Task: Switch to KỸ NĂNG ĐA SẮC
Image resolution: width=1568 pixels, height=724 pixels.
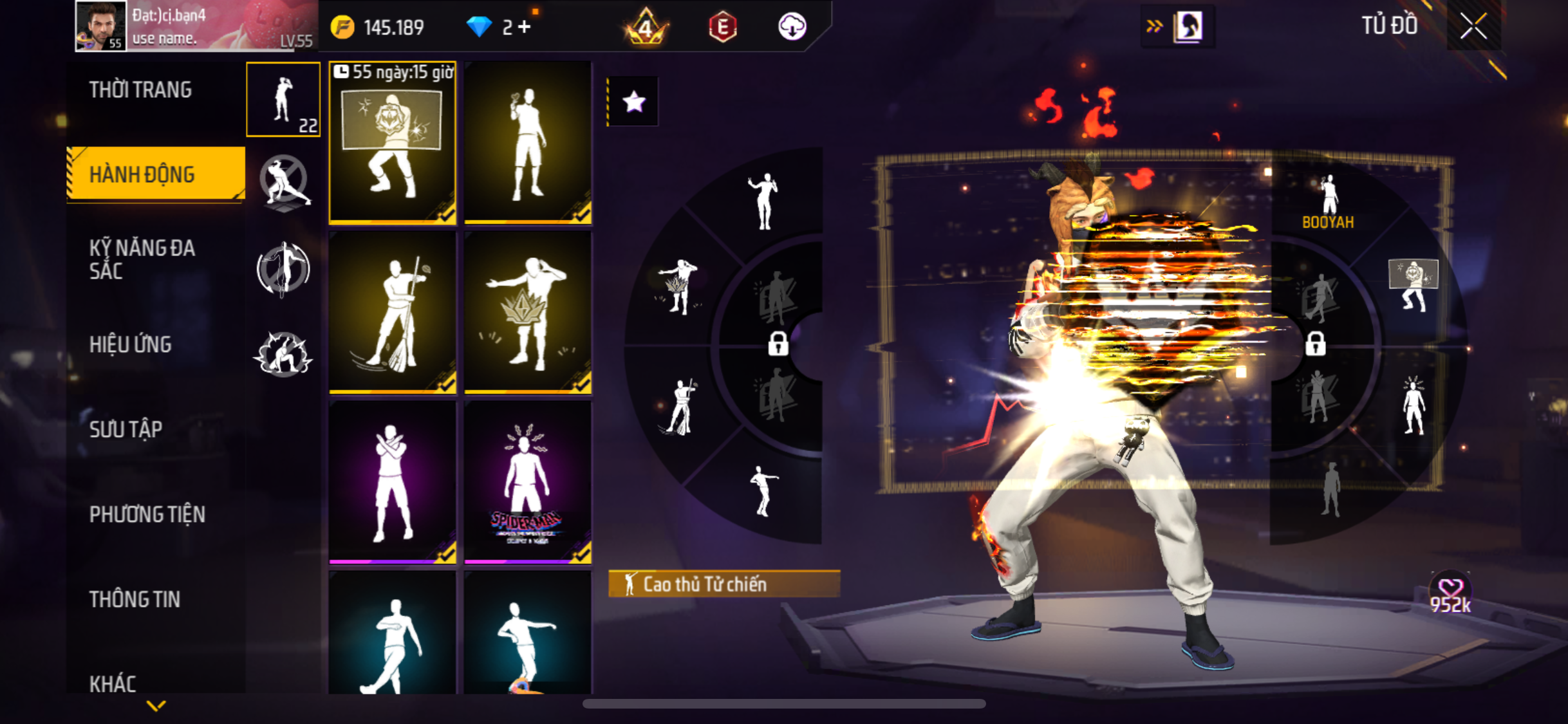Action: click(142, 259)
